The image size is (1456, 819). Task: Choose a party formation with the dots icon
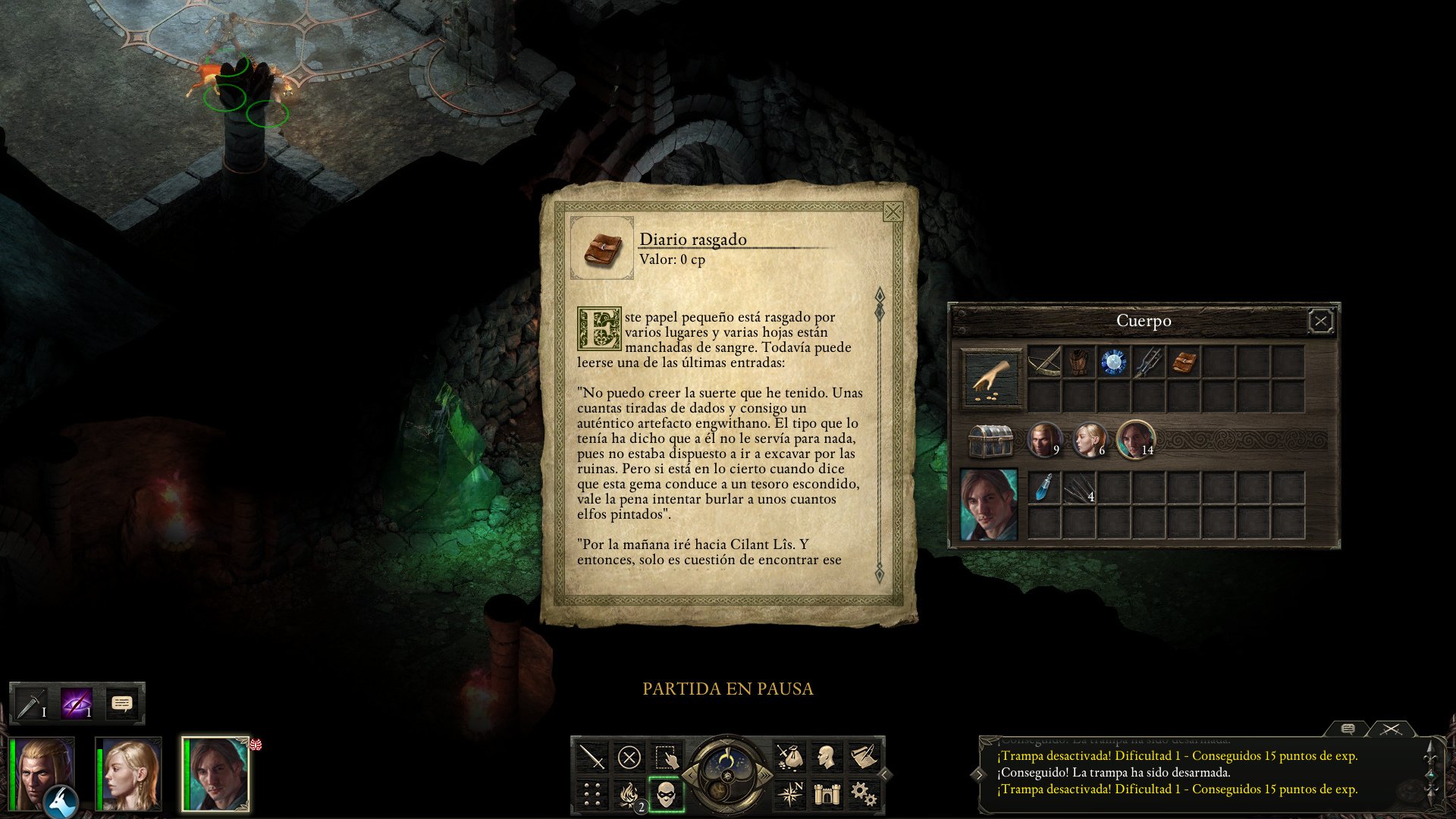591,794
